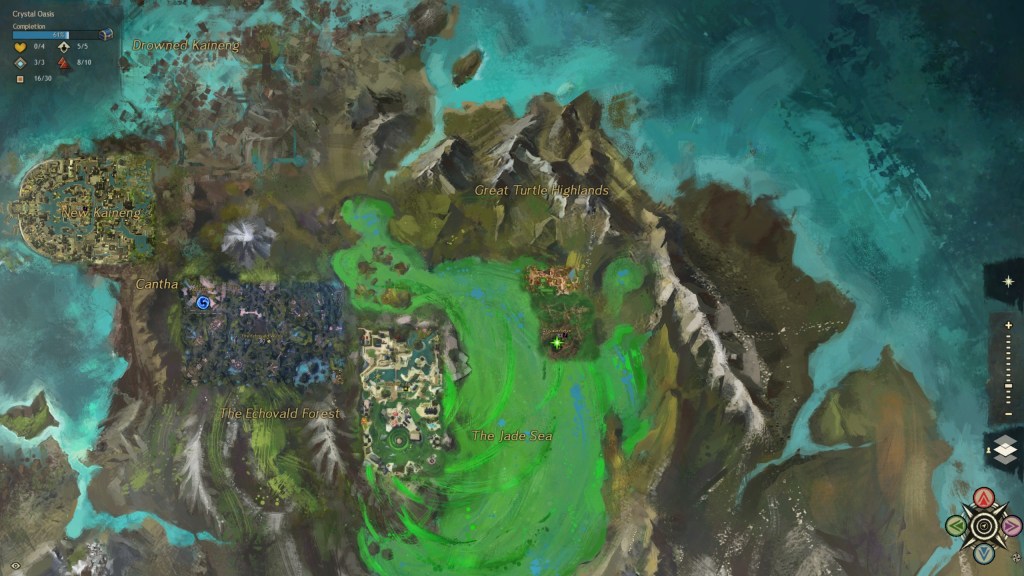Click the compass center button

984,525
